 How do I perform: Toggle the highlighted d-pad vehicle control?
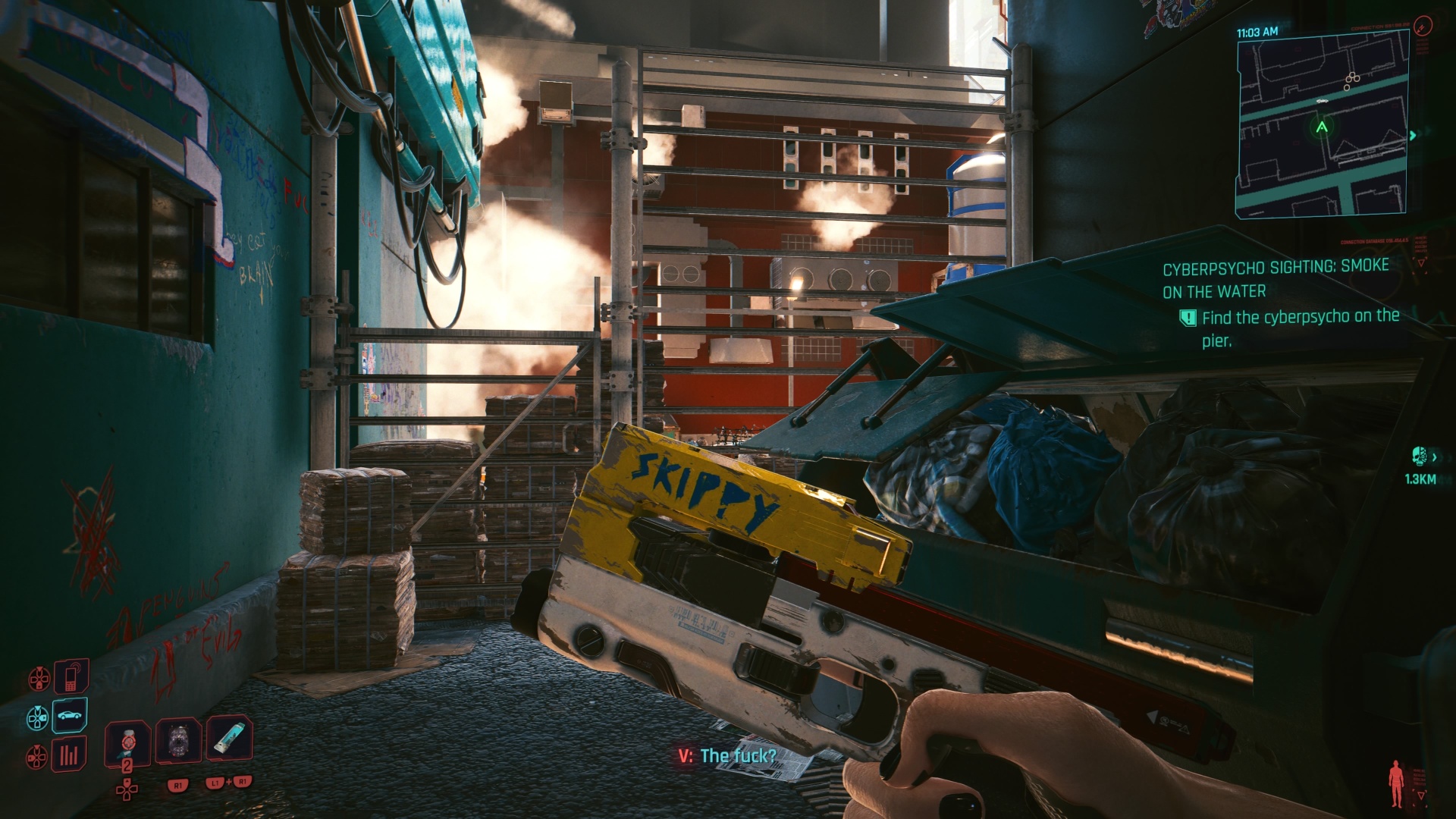pyautogui.click(x=36, y=717)
